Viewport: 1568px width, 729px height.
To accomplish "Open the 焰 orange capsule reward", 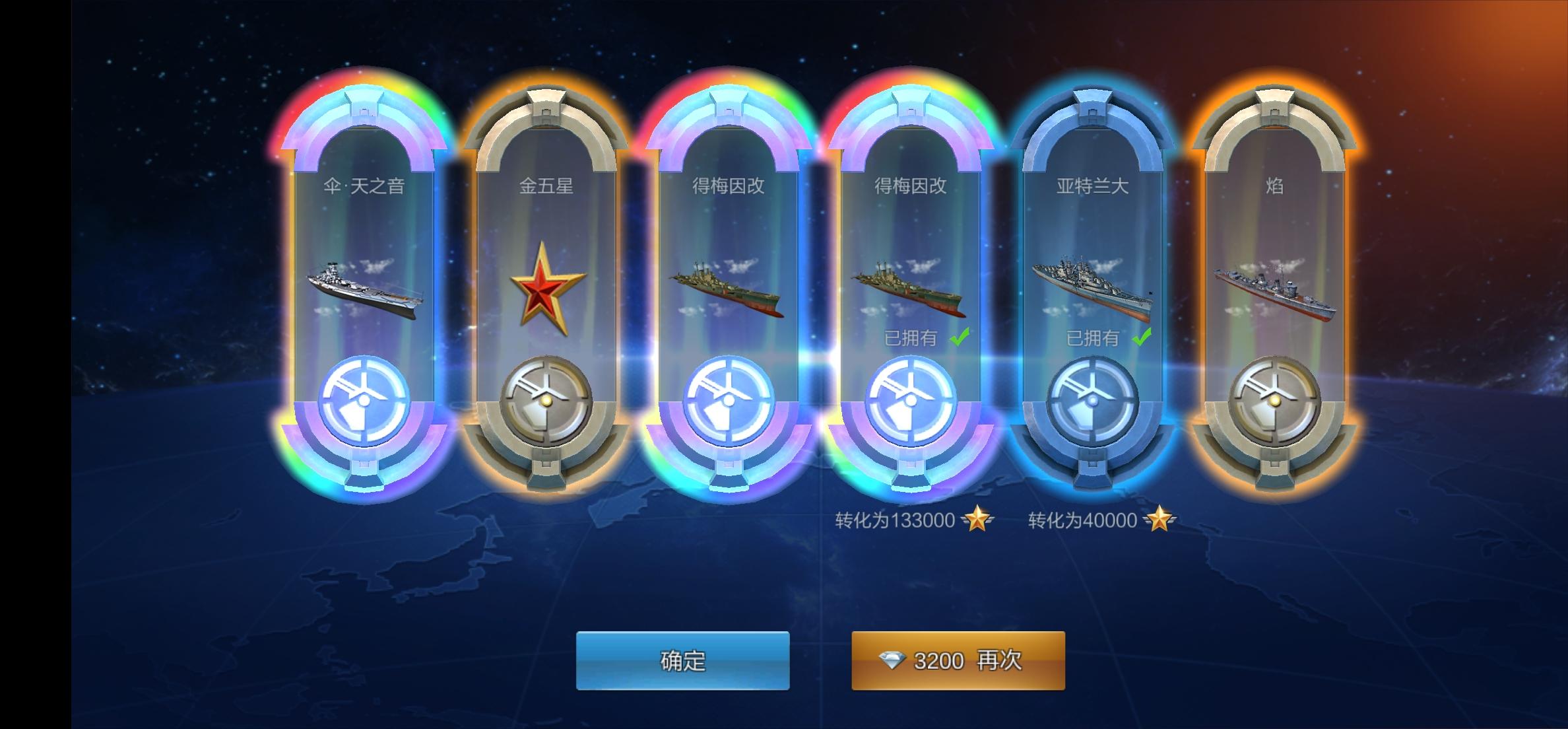I will (x=1274, y=277).
